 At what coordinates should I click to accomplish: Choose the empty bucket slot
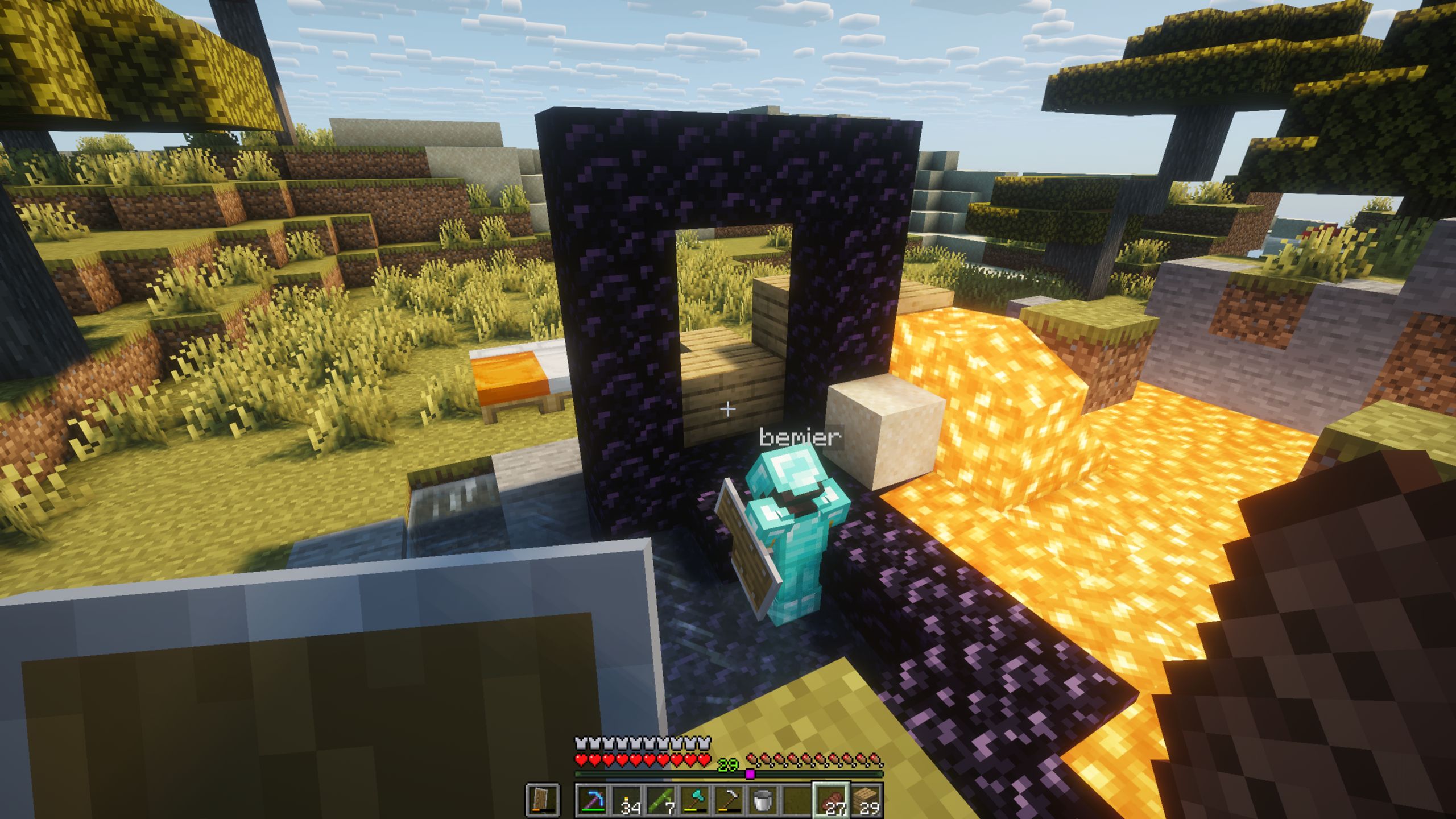[x=763, y=800]
